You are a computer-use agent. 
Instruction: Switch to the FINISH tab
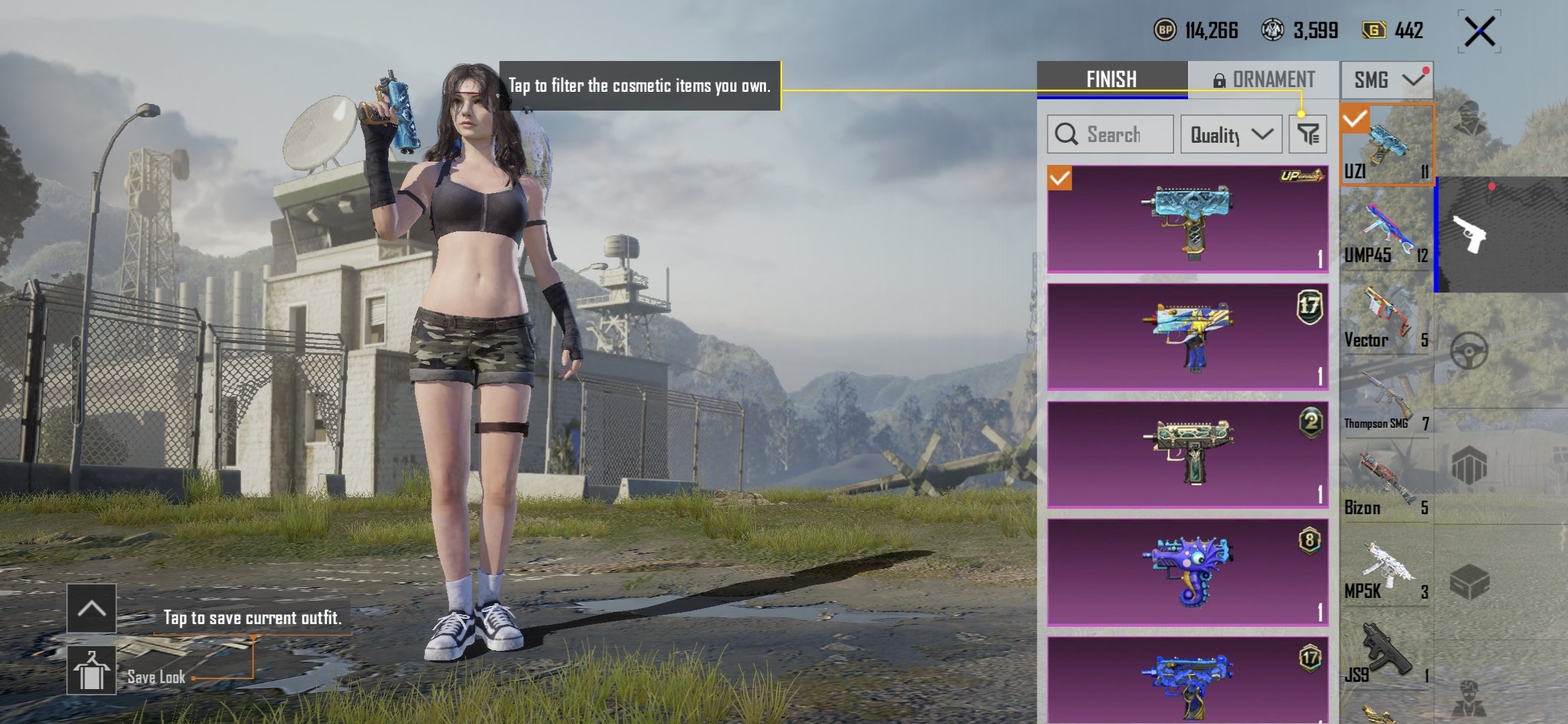click(x=1112, y=79)
